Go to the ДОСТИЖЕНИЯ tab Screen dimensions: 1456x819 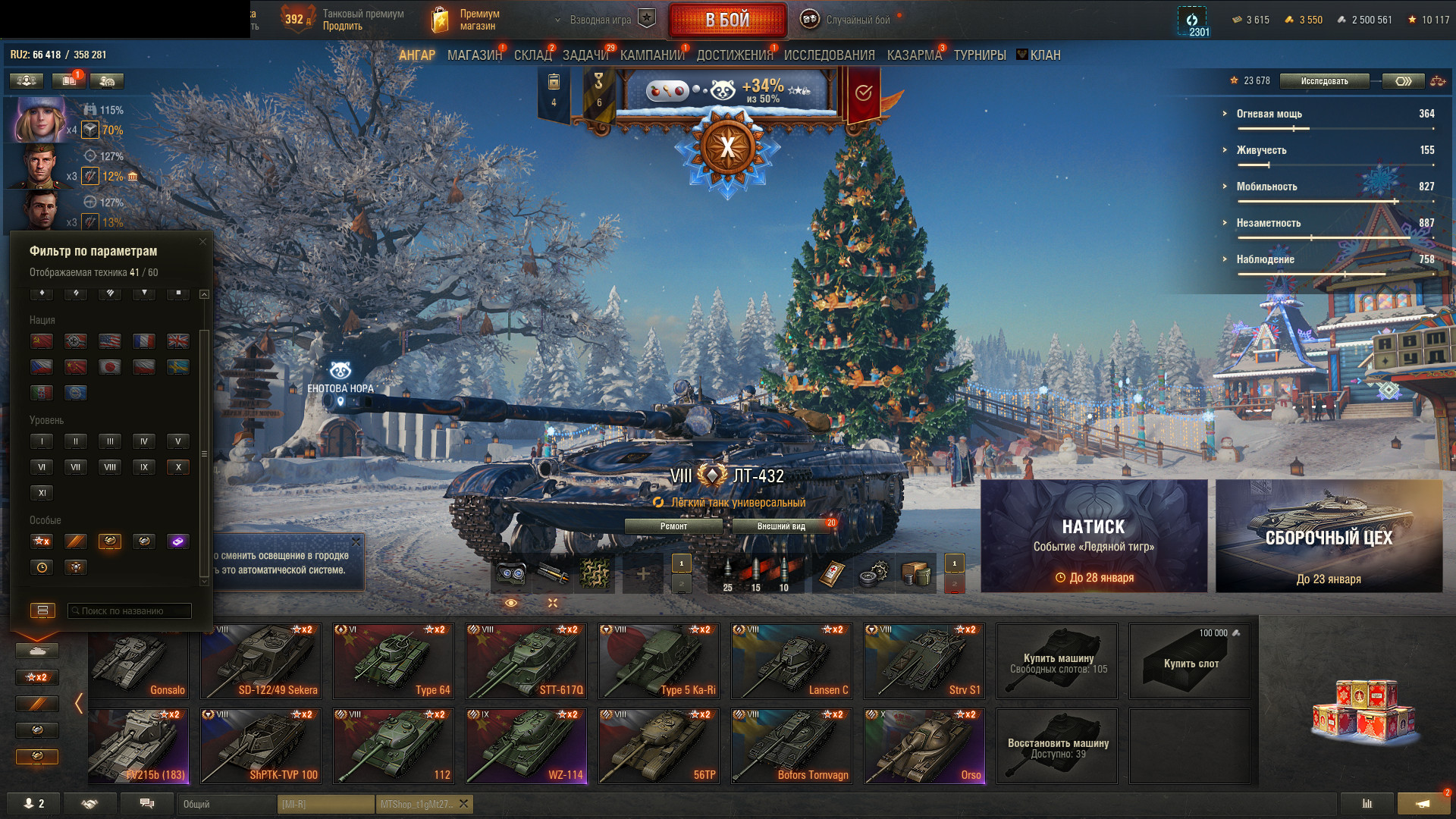coord(734,55)
